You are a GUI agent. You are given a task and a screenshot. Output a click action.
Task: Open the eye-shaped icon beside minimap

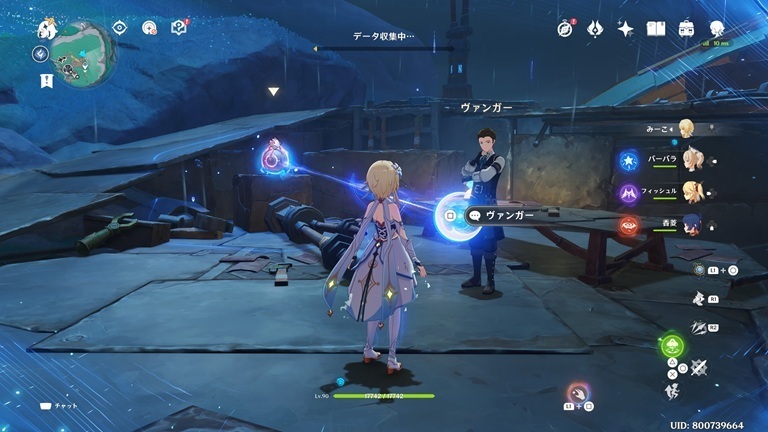coord(120,28)
